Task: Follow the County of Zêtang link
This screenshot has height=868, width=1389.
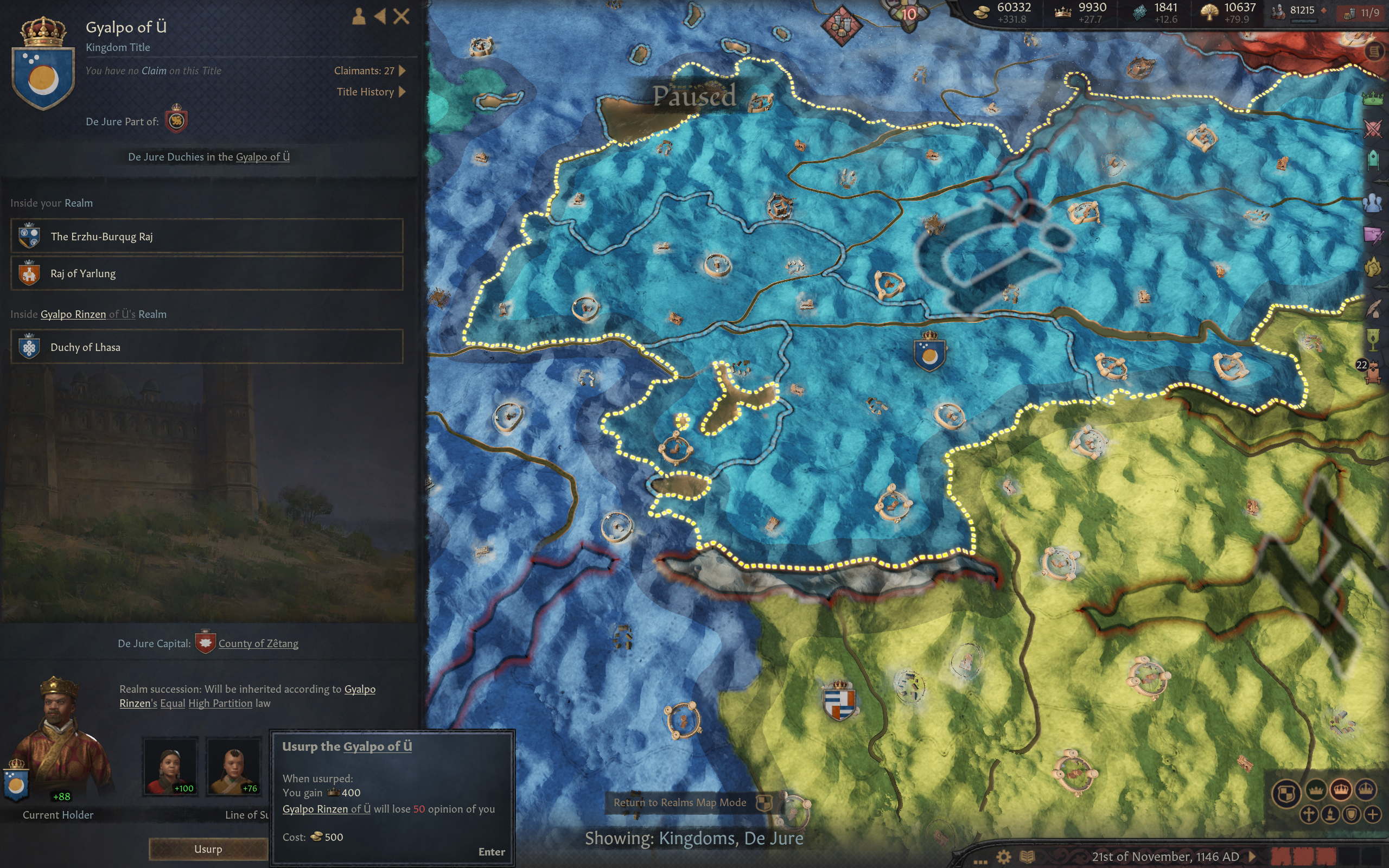Action: (x=258, y=643)
